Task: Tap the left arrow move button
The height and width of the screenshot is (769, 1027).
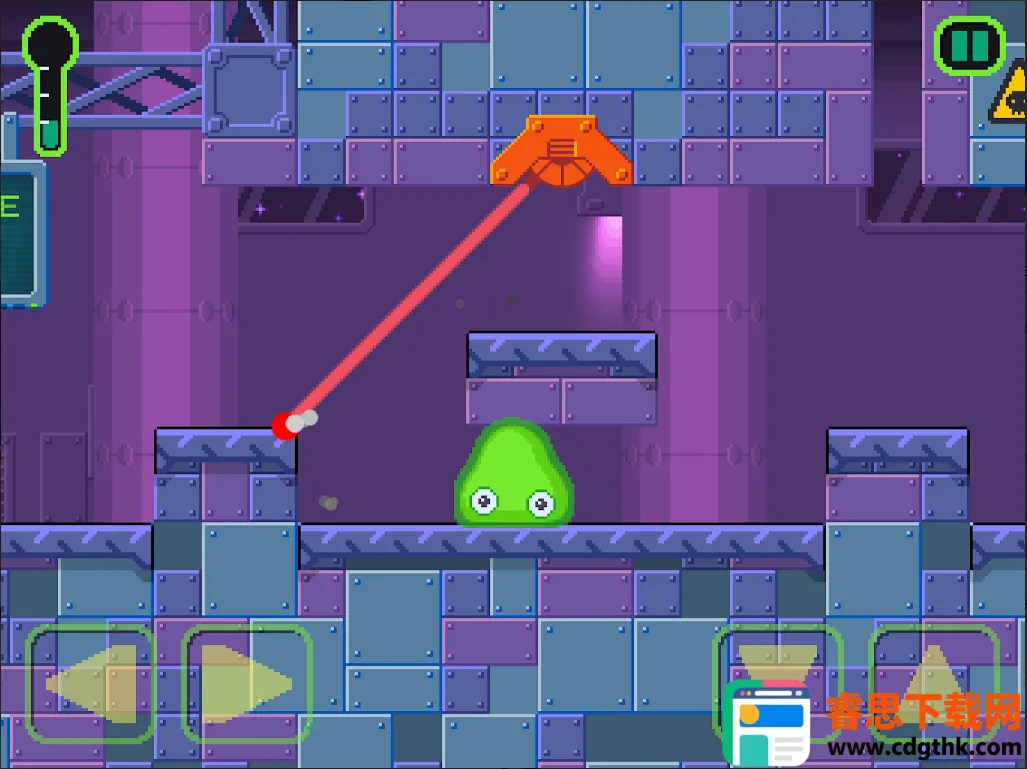Action: (x=90, y=684)
